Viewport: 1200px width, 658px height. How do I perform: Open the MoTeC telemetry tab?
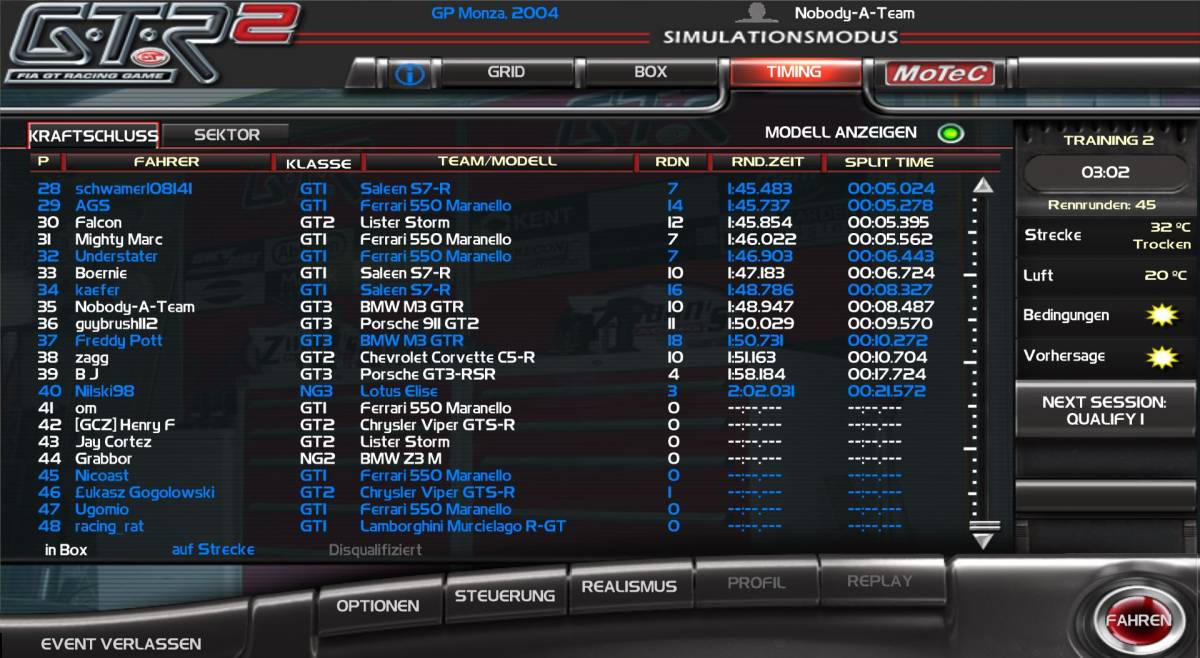[940, 73]
